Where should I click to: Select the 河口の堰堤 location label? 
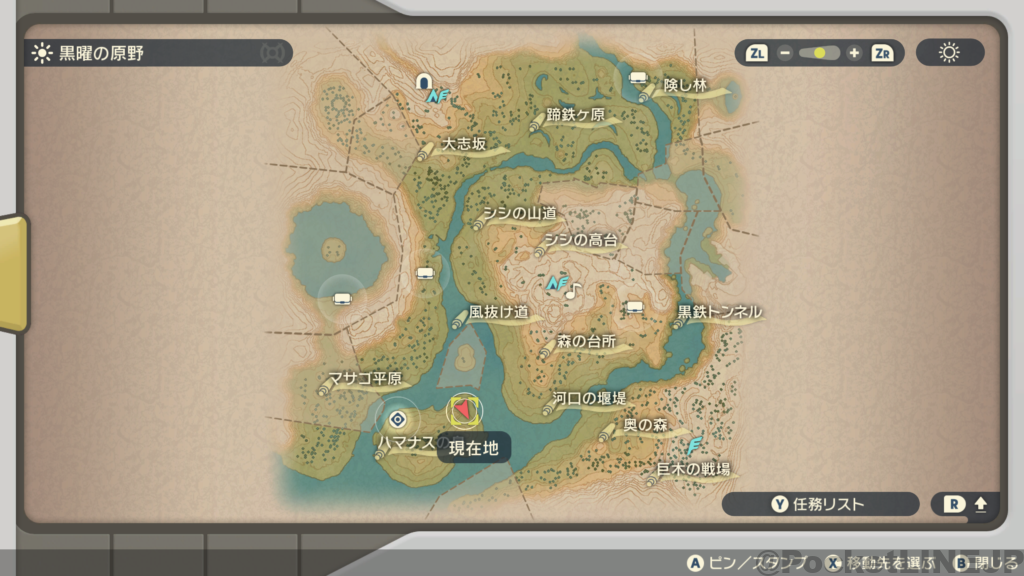590,398
